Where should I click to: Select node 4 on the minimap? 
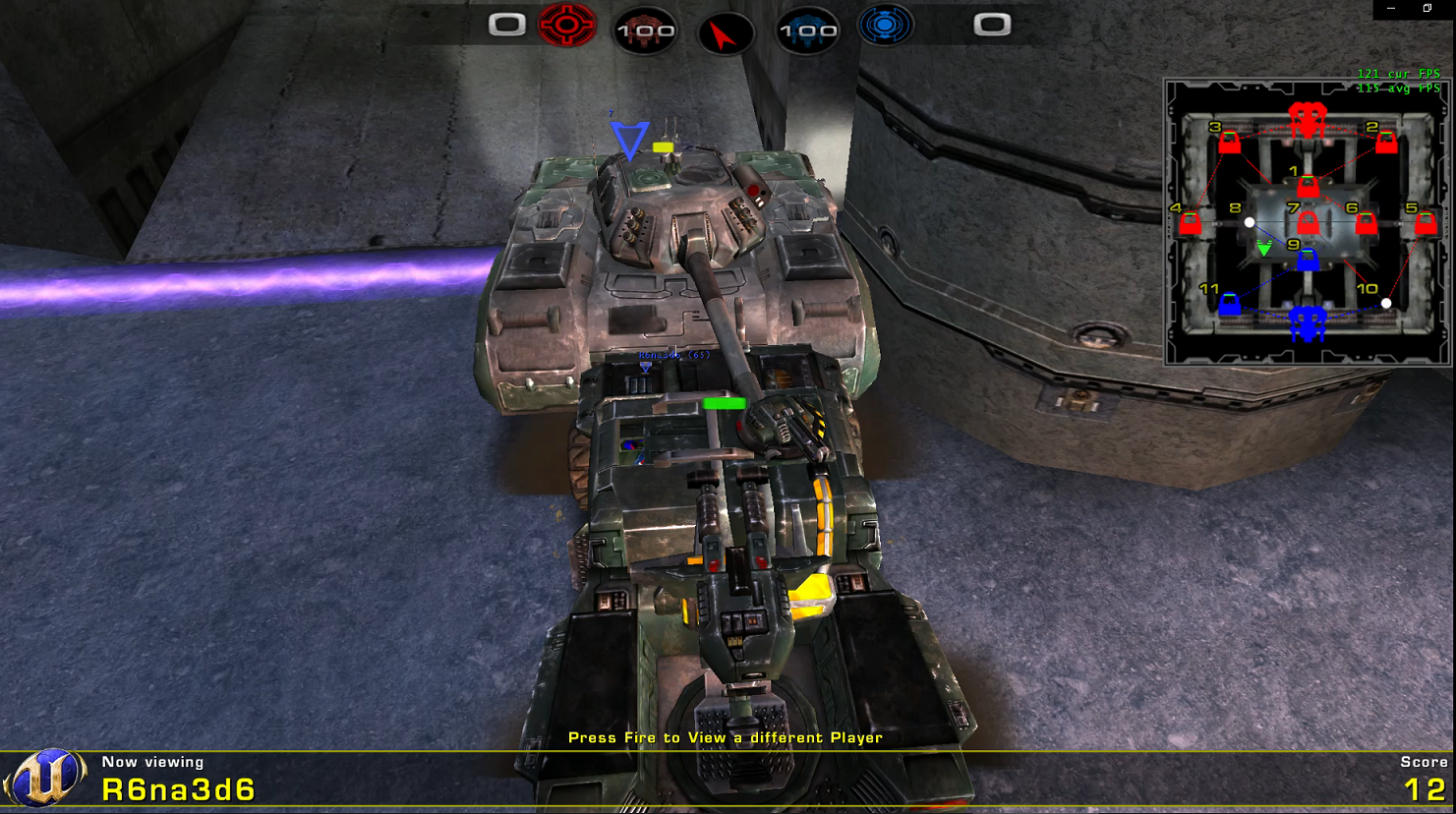pyautogui.click(x=1190, y=224)
